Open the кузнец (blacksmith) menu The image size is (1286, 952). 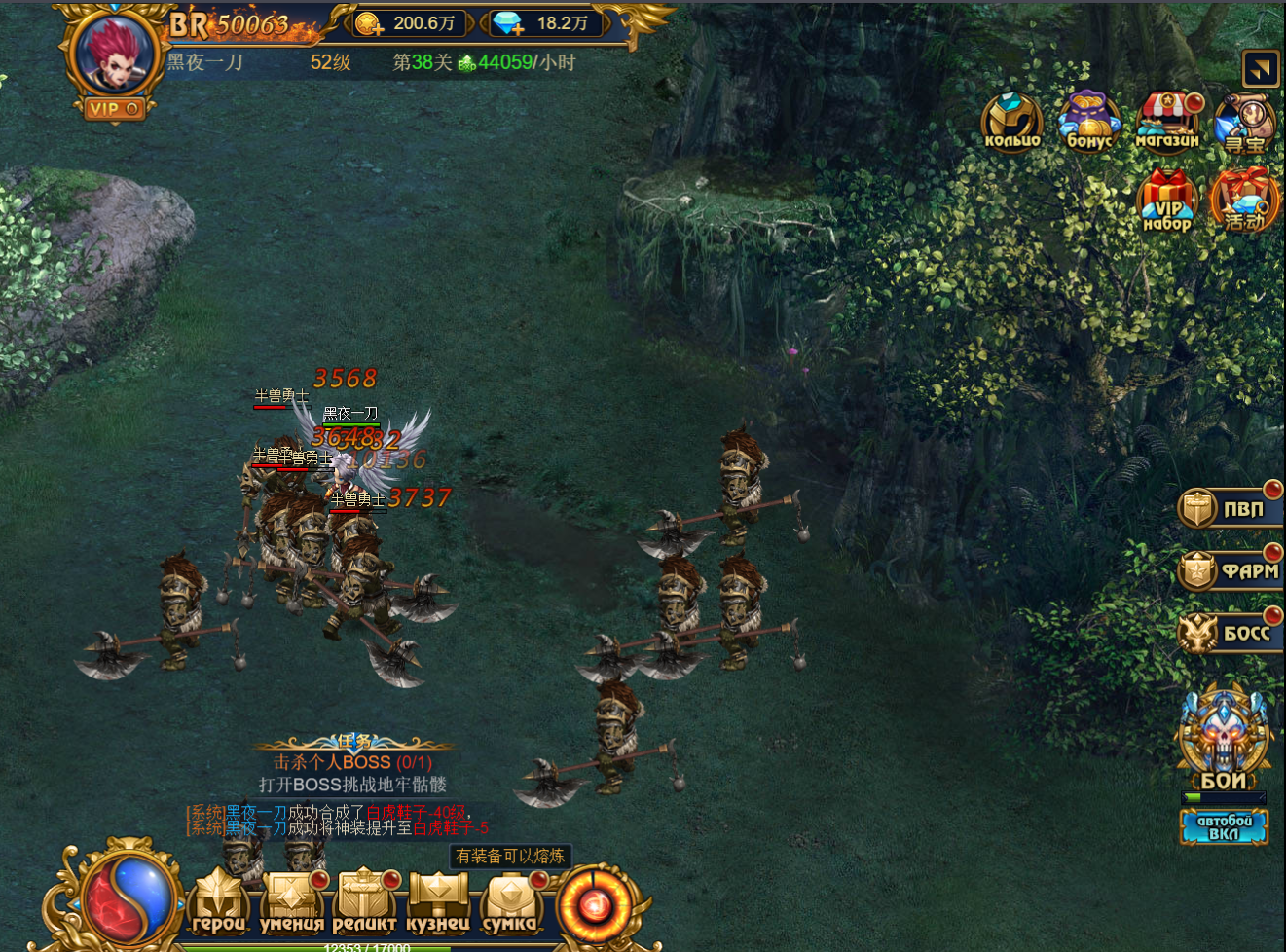(x=437, y=902)
